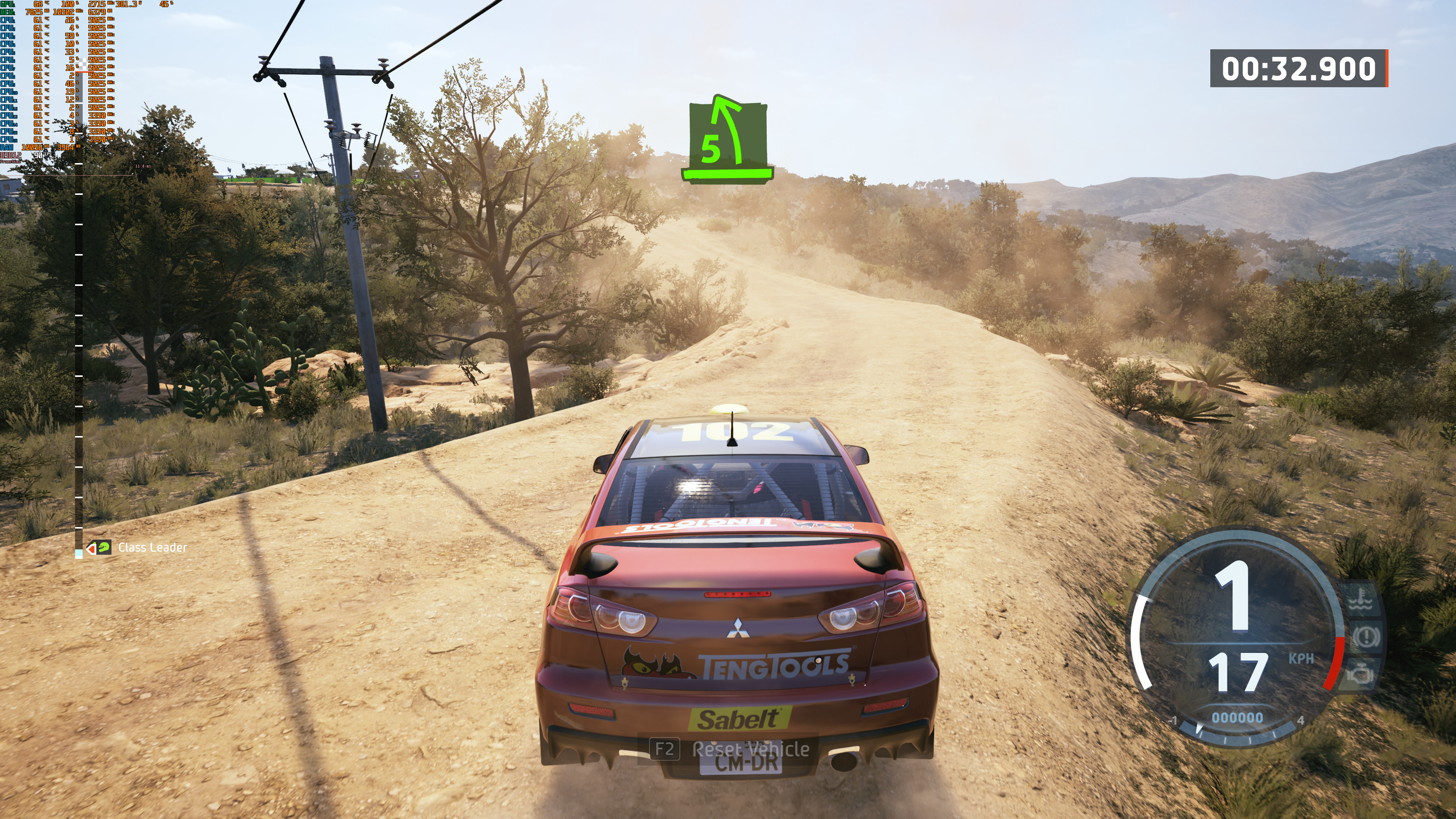This screenshot has height=819, width=1456.
Task: Click the coolant temperature warning icon
Action: click(1361, 600)
